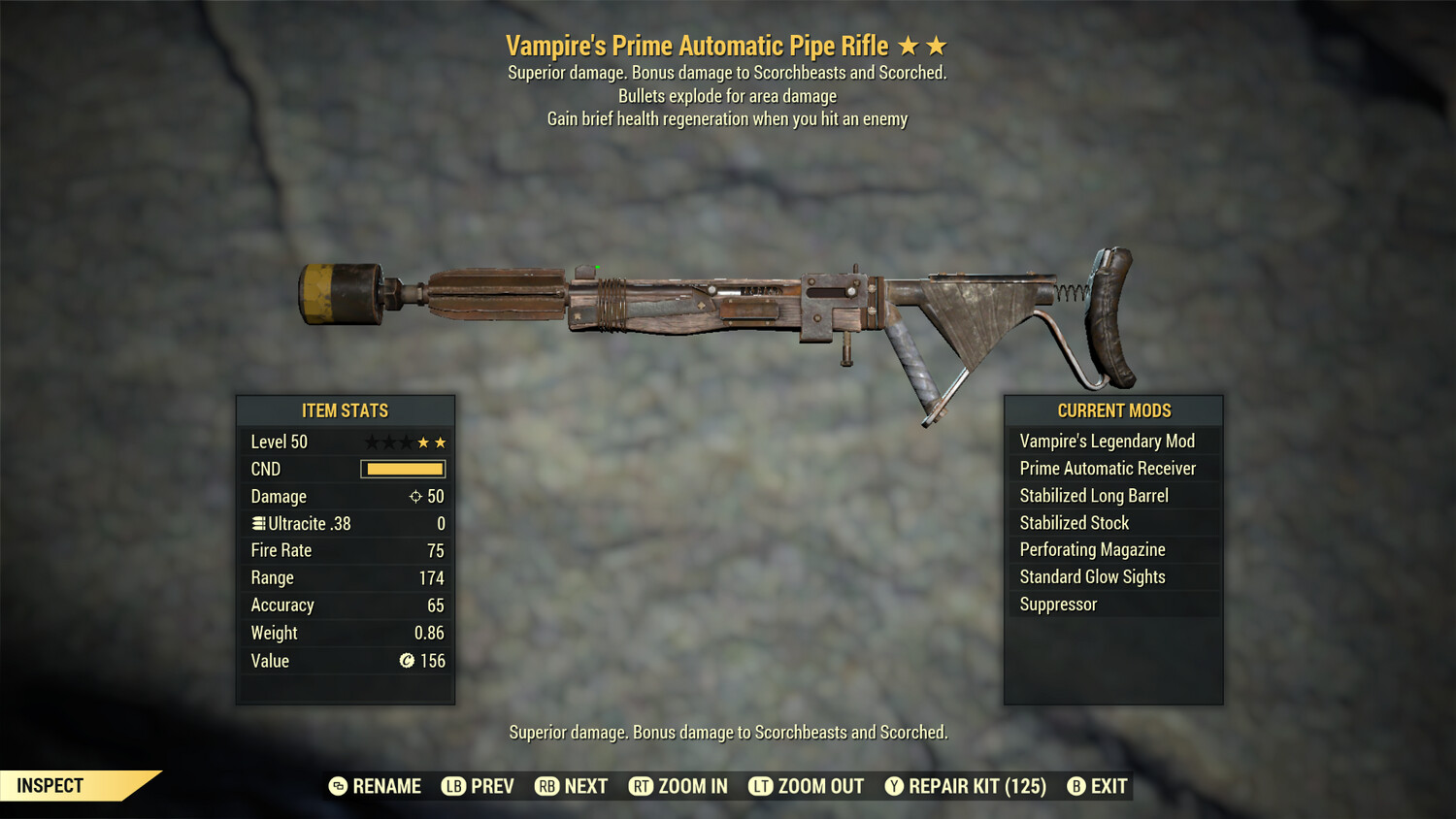Select the Prime Automatic Receiver mod
Screen dimensions: 1456x819
(x=1107, y=468)
